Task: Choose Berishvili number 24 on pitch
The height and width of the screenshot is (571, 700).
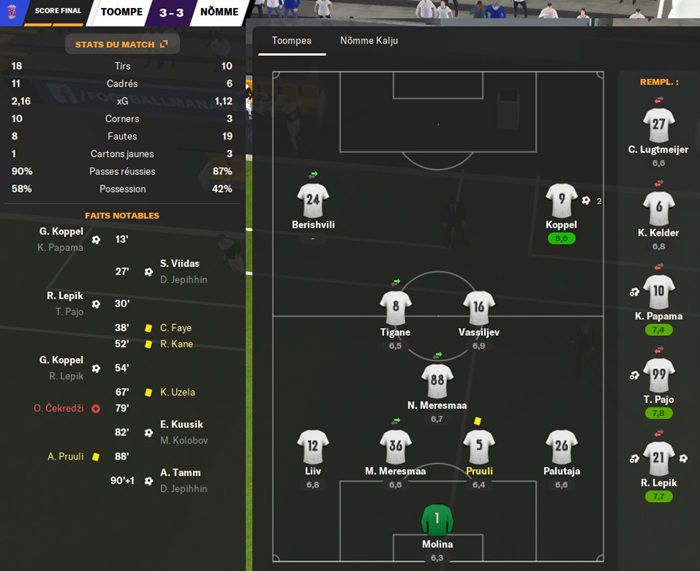Action: [313, 200]
